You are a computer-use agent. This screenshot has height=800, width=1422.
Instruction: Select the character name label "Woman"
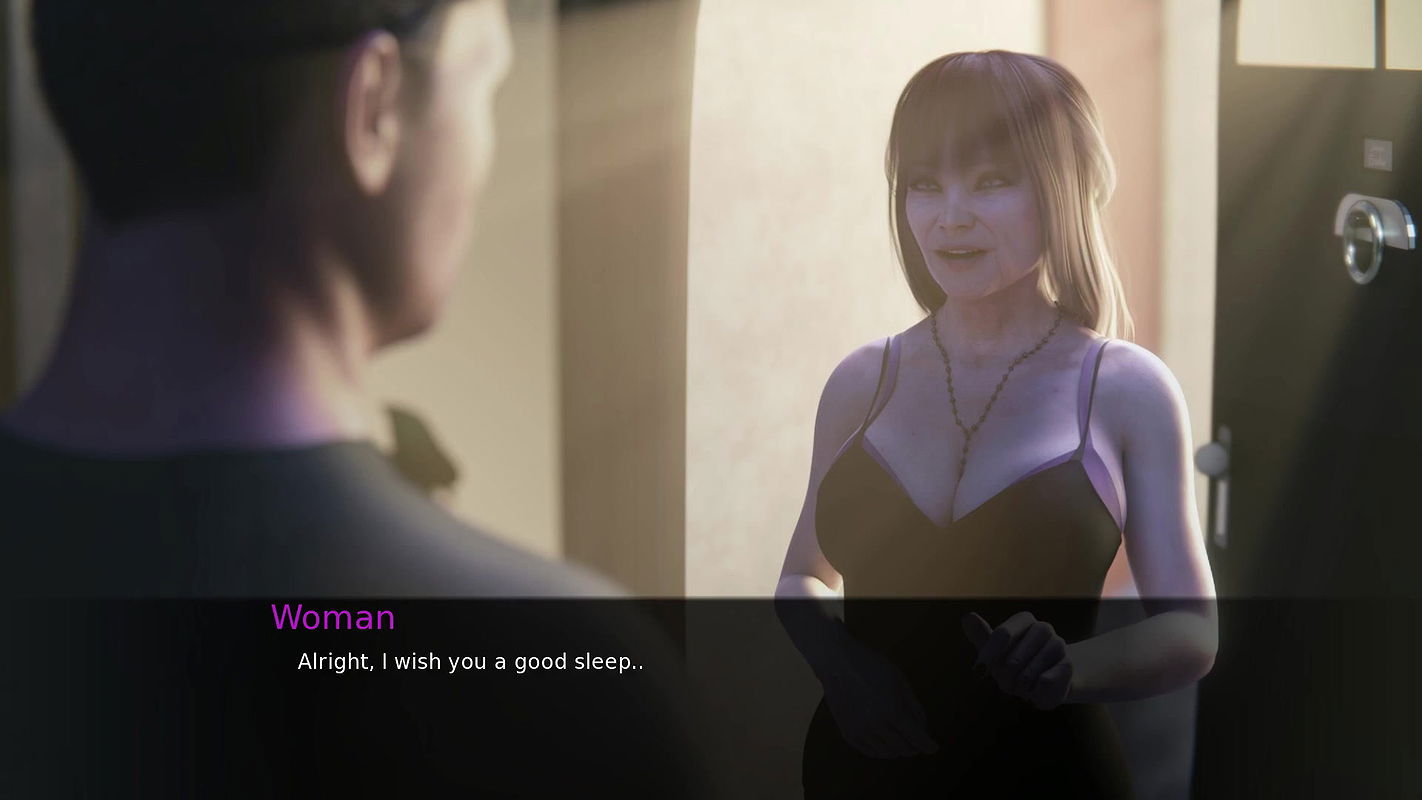point(333,618)
